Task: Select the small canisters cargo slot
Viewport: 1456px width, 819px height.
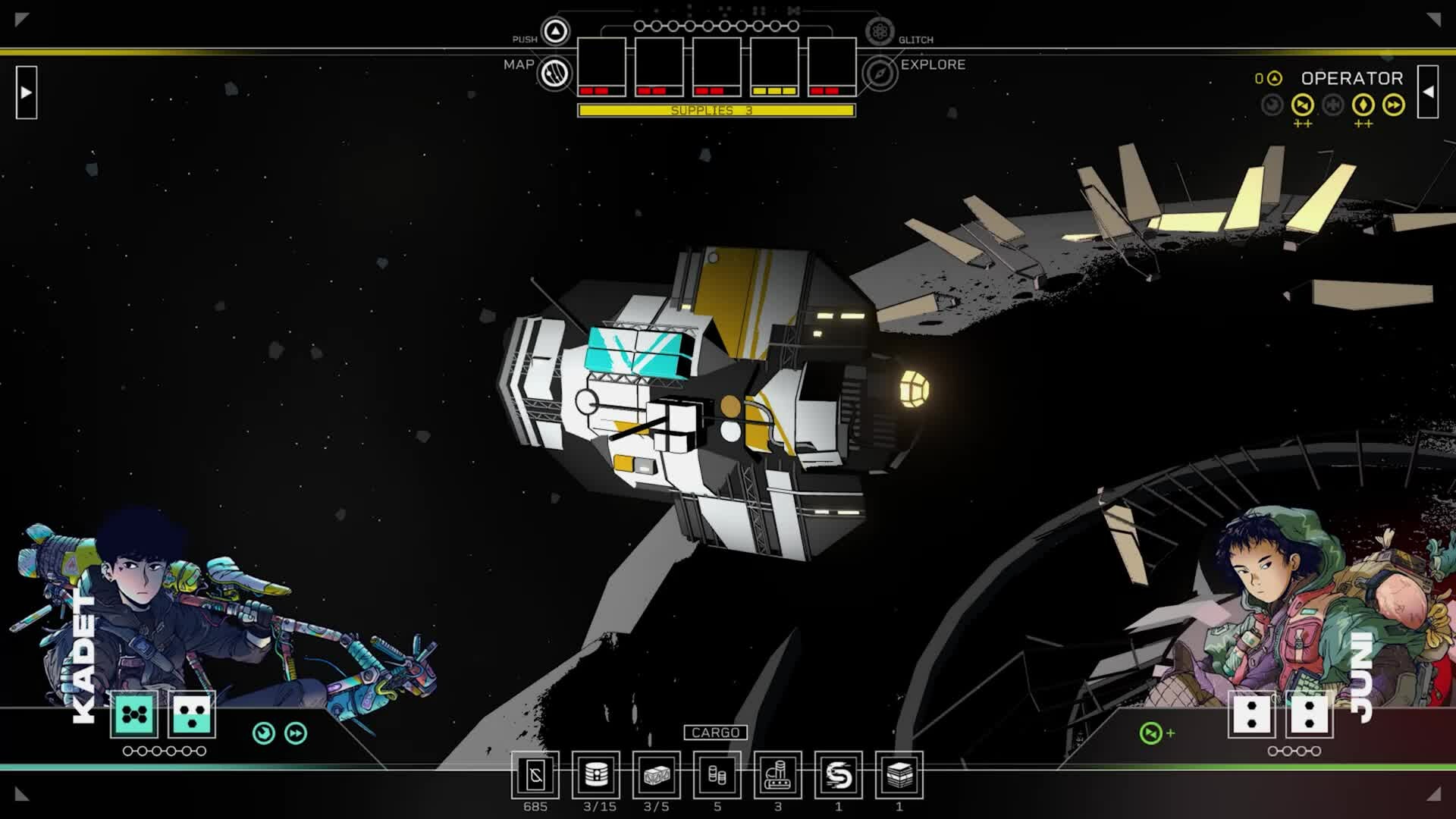Action: click(717, 775)
